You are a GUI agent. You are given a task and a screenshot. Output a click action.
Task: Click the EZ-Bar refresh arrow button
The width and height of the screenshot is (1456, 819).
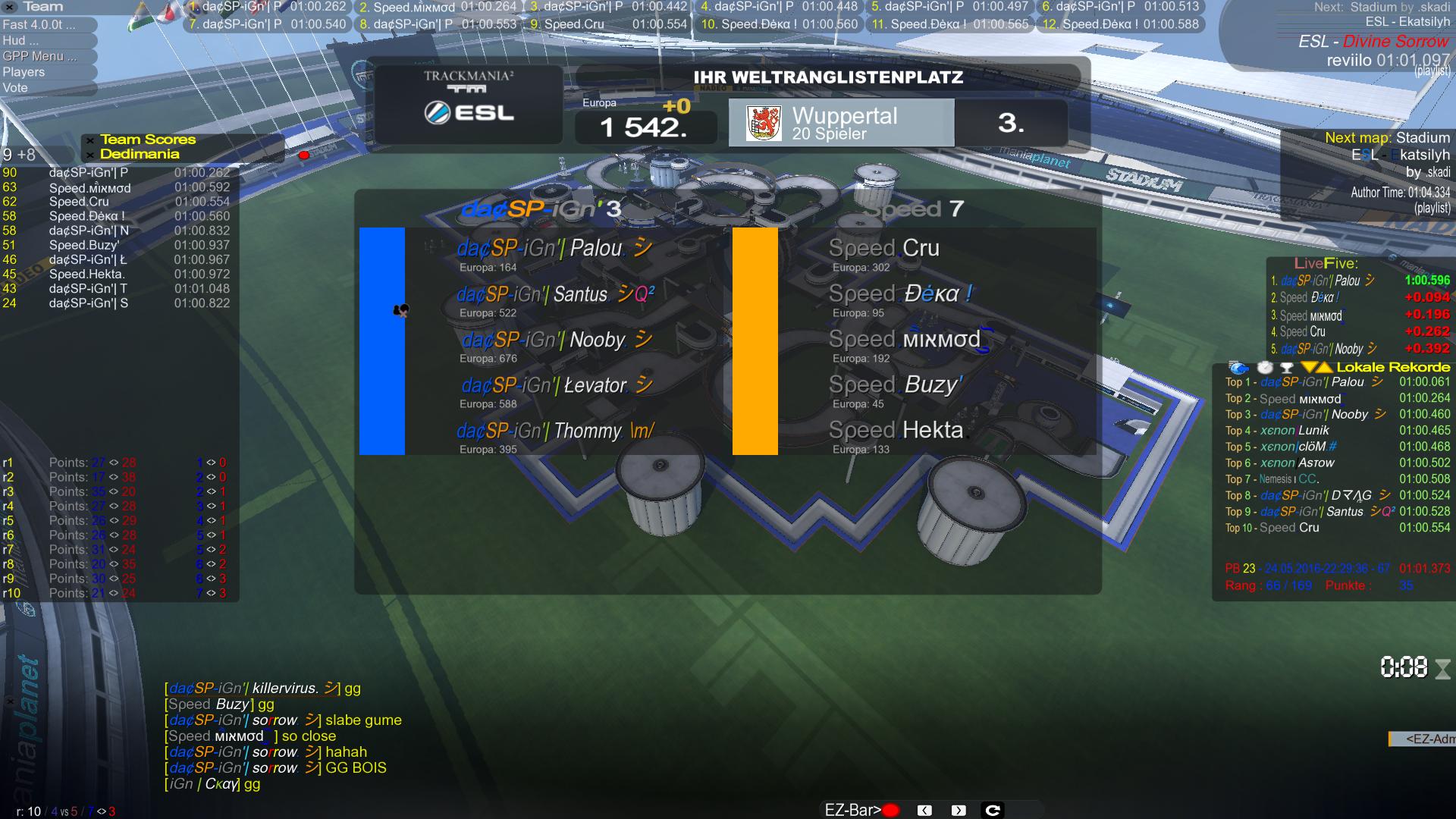pyautogui.click(x=993, y=811)
